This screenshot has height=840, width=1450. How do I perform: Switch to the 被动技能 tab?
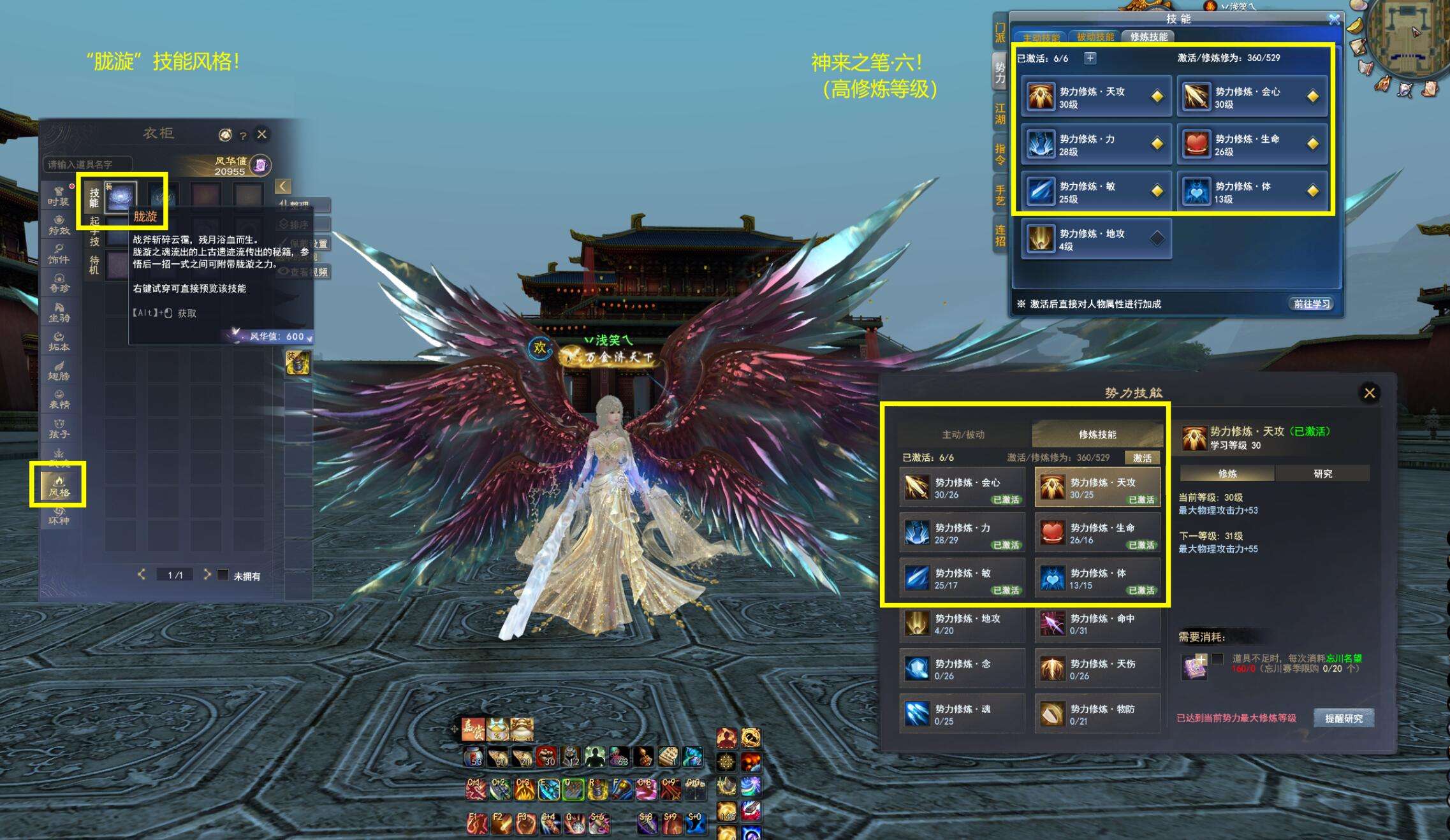(x=1095, y=37)
